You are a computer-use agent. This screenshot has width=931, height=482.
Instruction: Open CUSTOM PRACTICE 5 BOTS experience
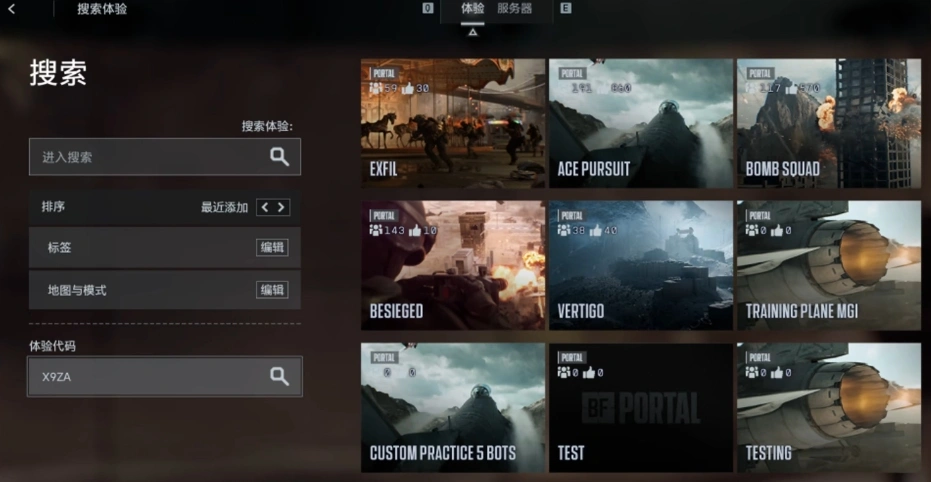point(453,407)
